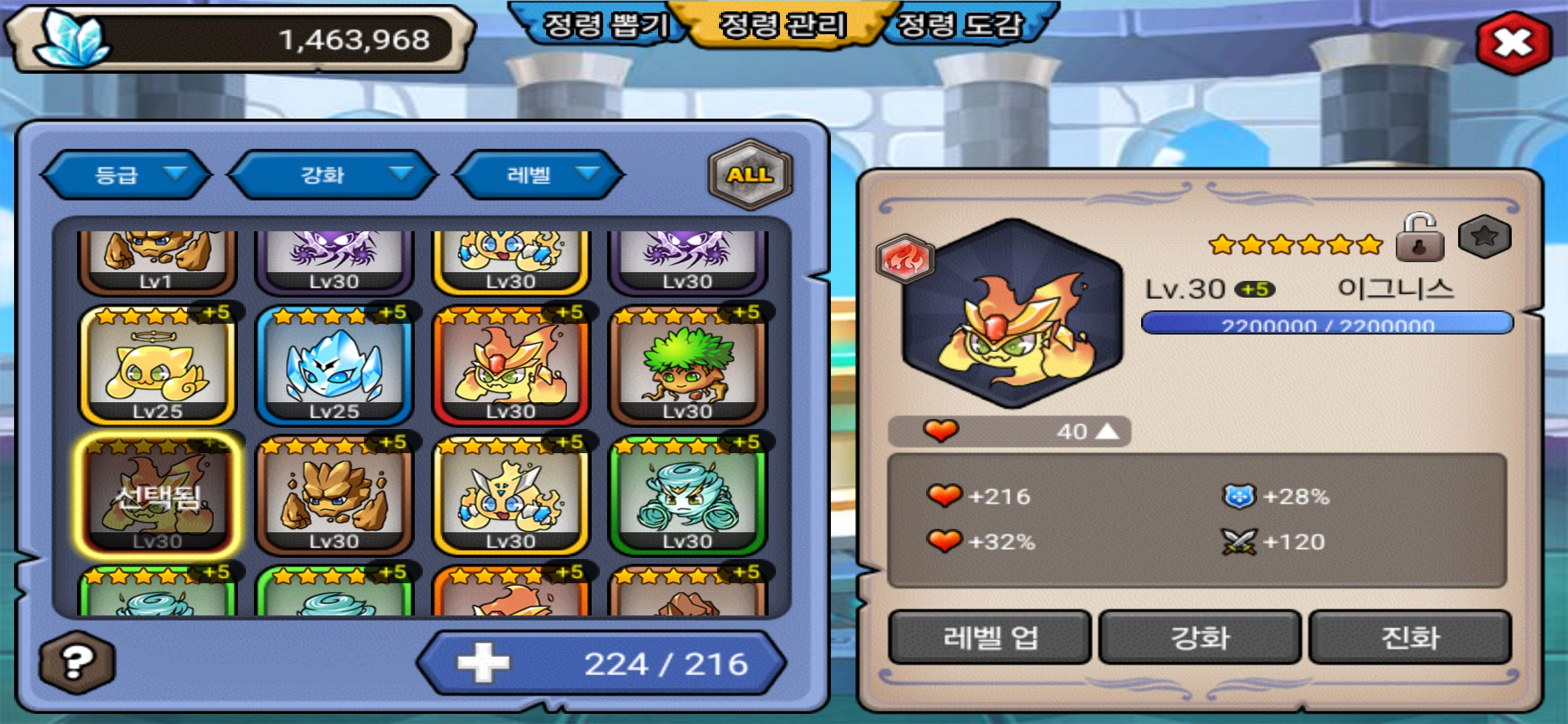
Task: Close the spirit management screen
Action: pyautogui.click(x=1512, y=43)
